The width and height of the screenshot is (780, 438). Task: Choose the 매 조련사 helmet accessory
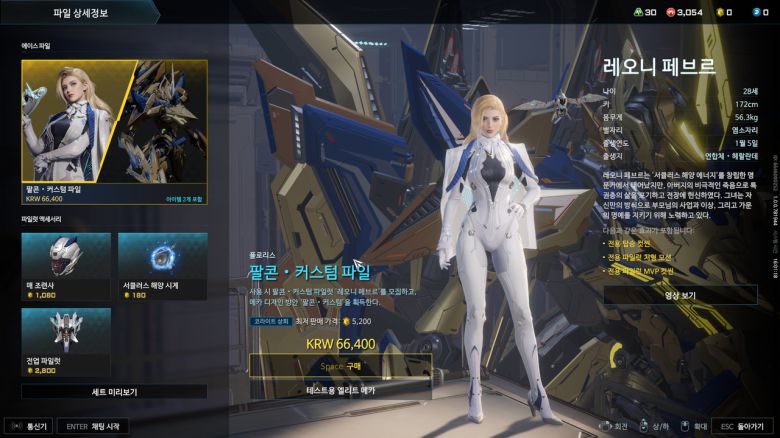pyautogui.click(x=65, y=265)
